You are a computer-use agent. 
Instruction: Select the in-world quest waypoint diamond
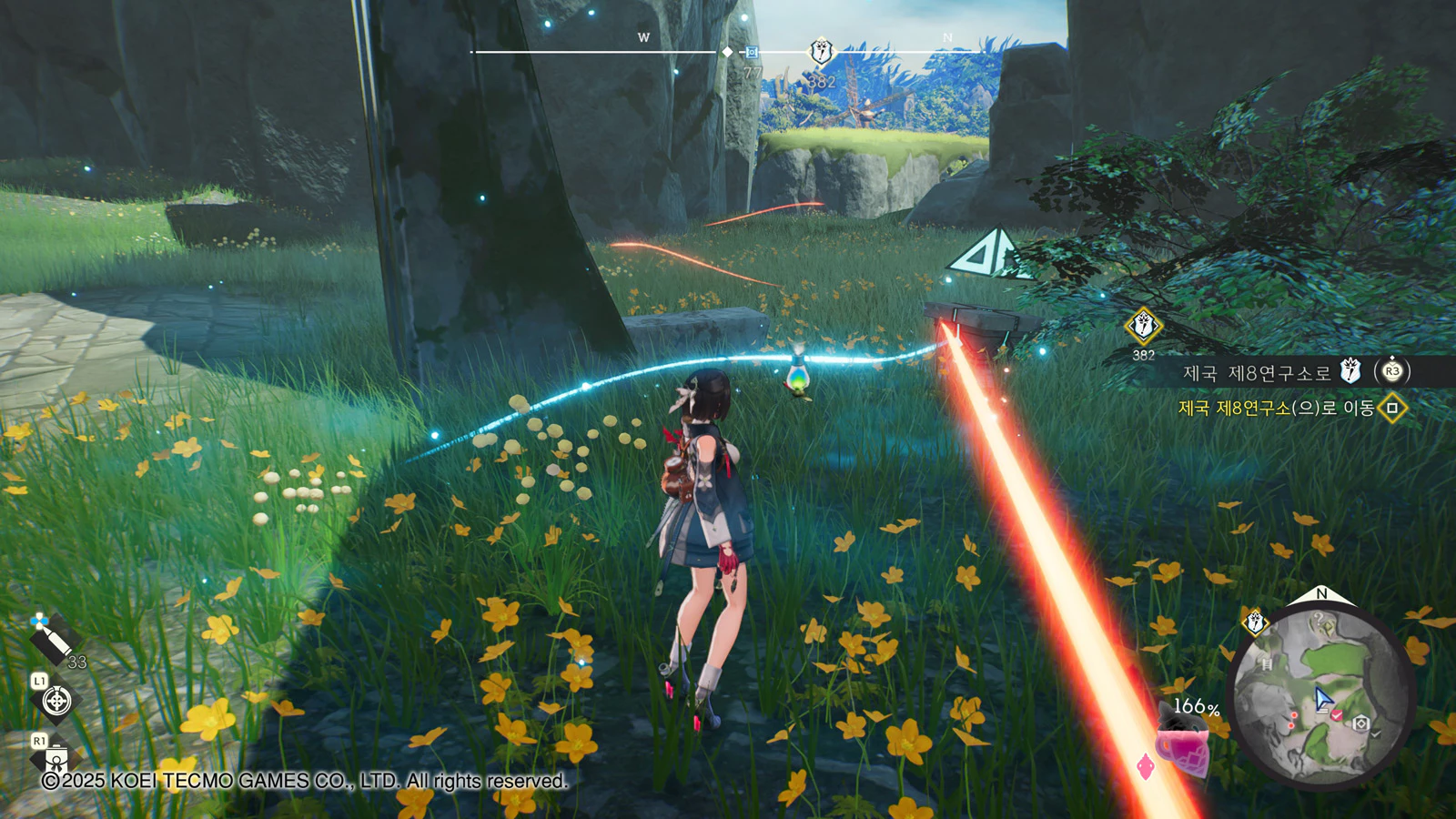click(1143, 326)
